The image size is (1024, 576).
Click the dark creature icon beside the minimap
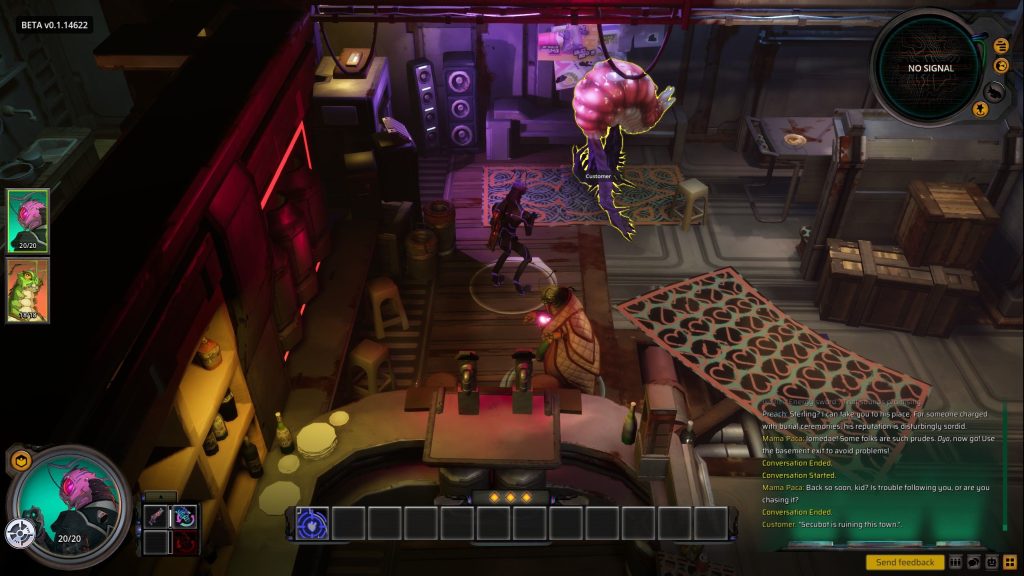[995, 90]
